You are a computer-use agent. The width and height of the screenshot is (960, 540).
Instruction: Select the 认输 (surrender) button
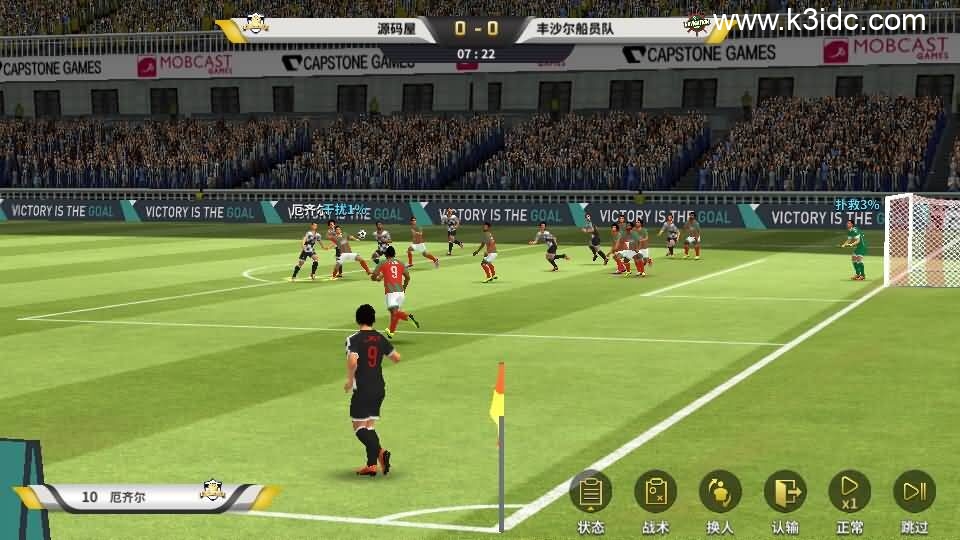click(785, 492)
